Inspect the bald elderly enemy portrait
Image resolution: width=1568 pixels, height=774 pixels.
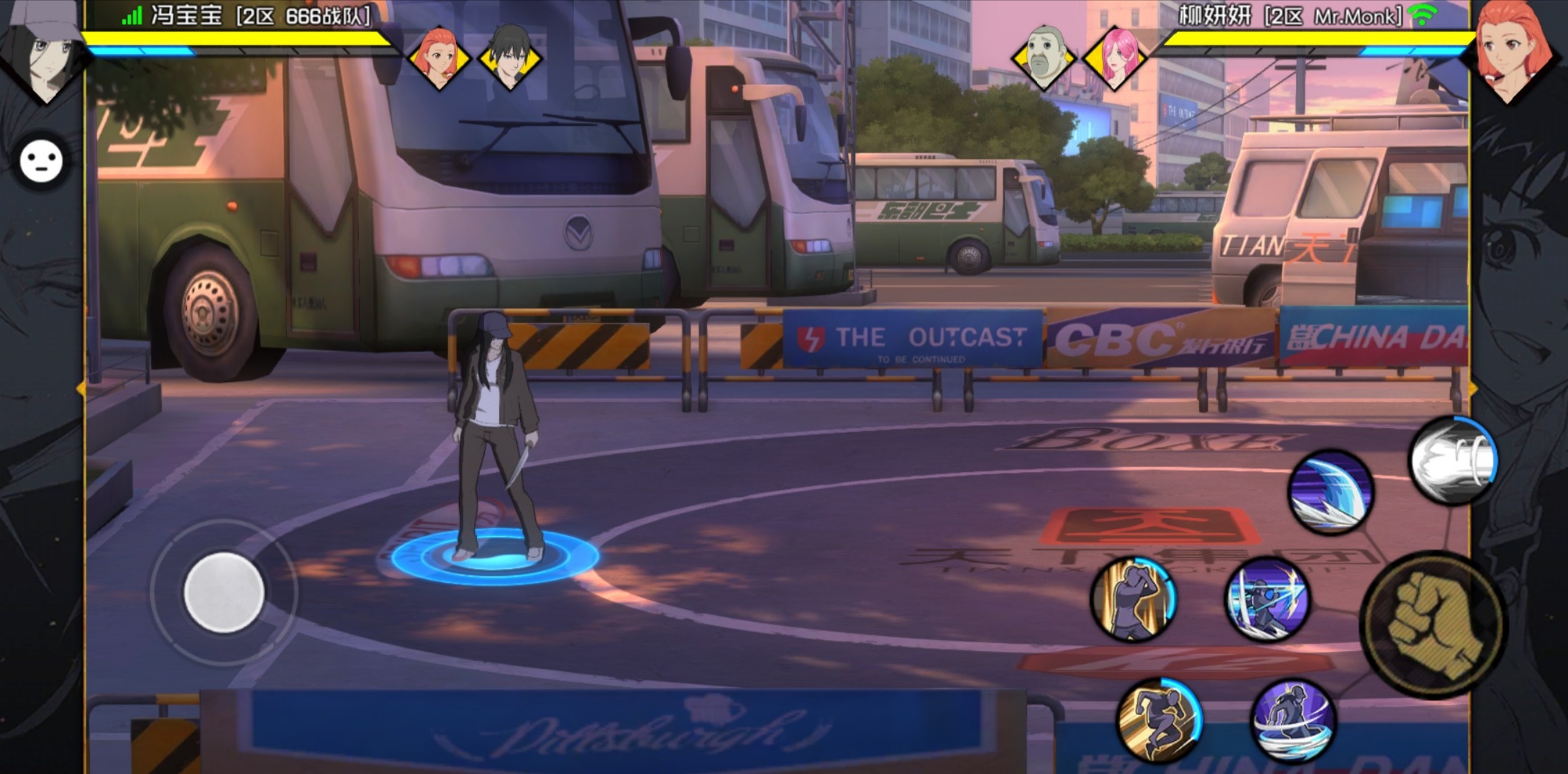pyautogui.click(x=1042, y=58)
